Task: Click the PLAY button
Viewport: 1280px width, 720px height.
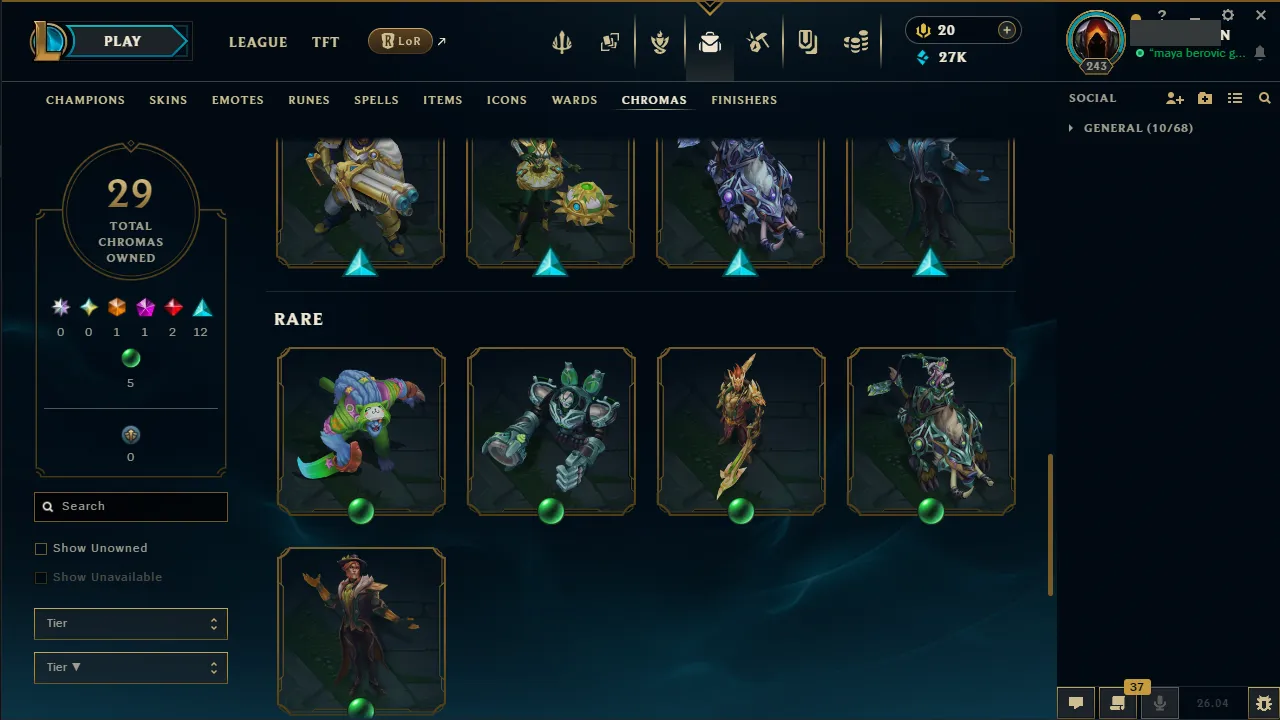Action: point(122,41)
